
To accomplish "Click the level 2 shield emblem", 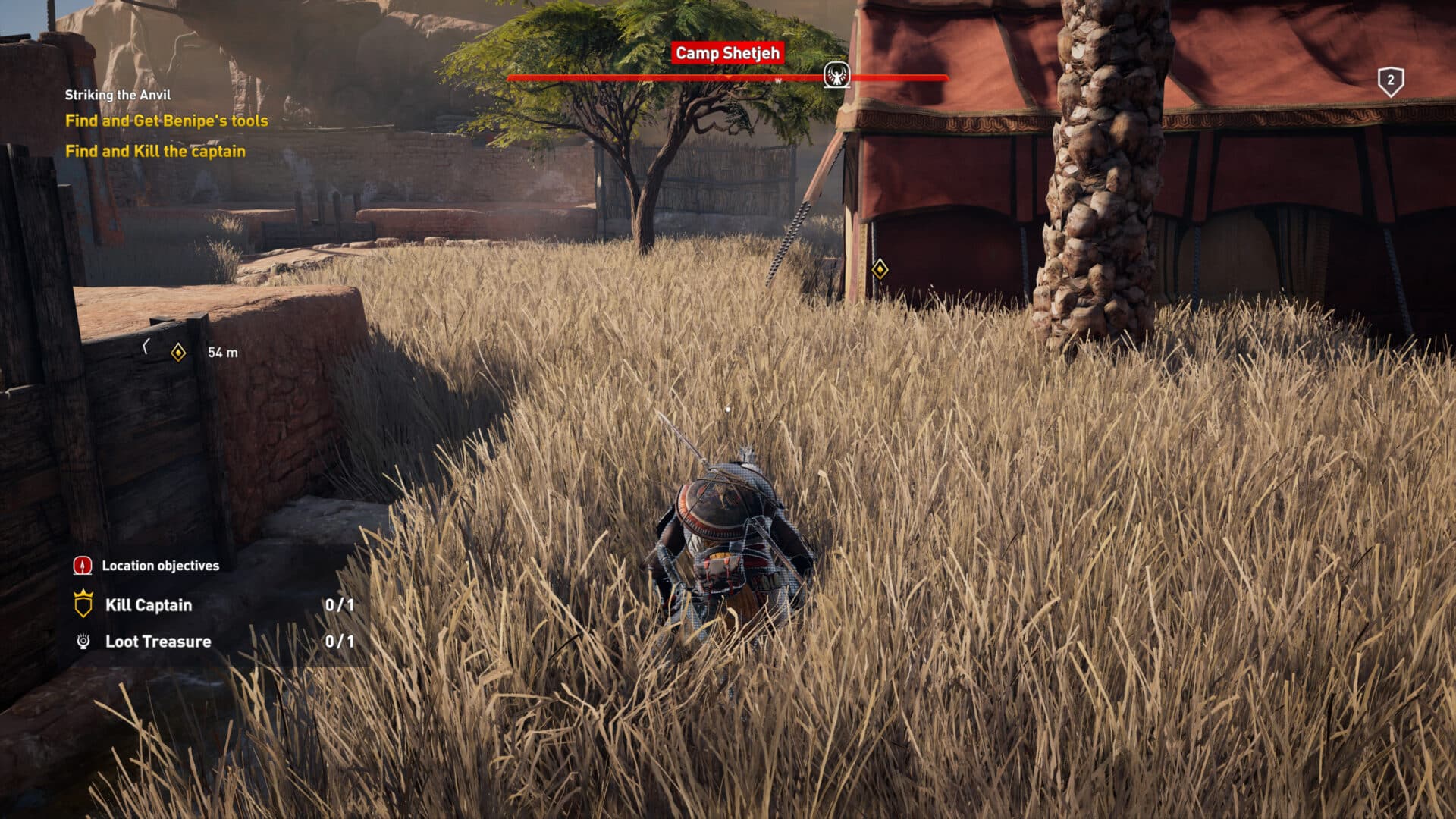I will click(x=1390, y=78).
